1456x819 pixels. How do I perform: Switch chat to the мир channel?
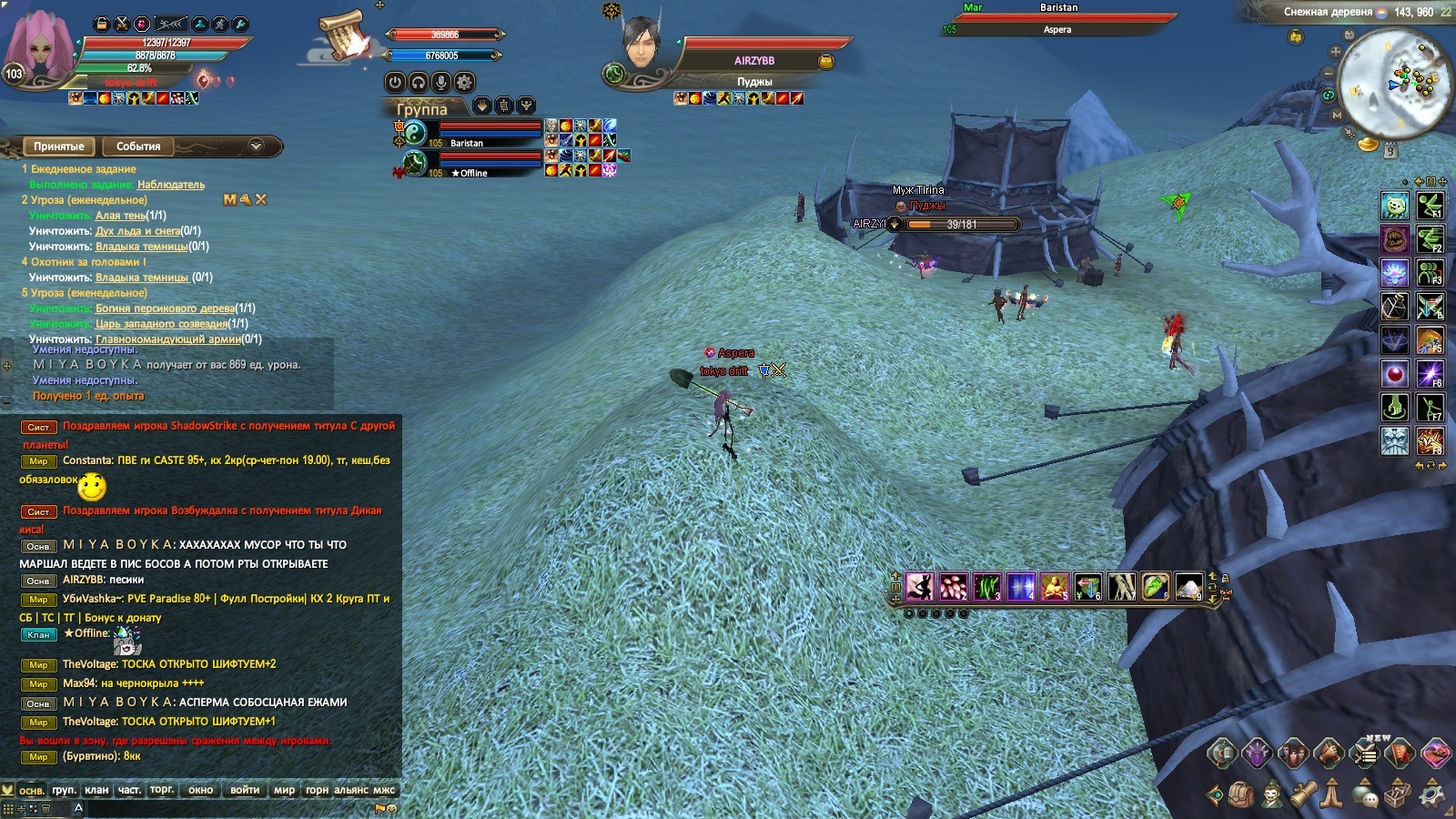point(284,790)
